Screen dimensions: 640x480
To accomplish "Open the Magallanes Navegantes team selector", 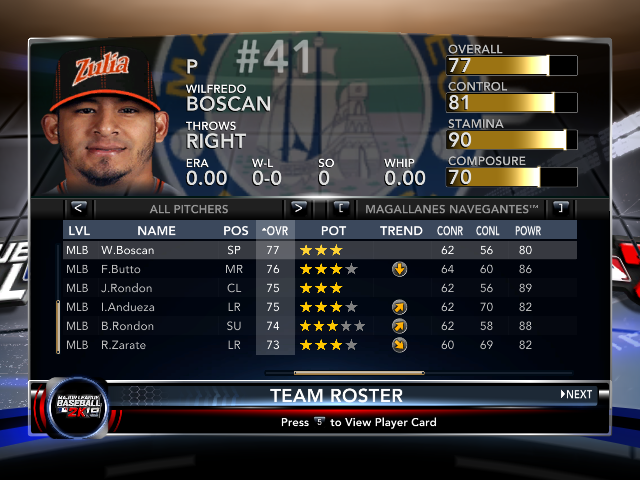I will (451, 209).
